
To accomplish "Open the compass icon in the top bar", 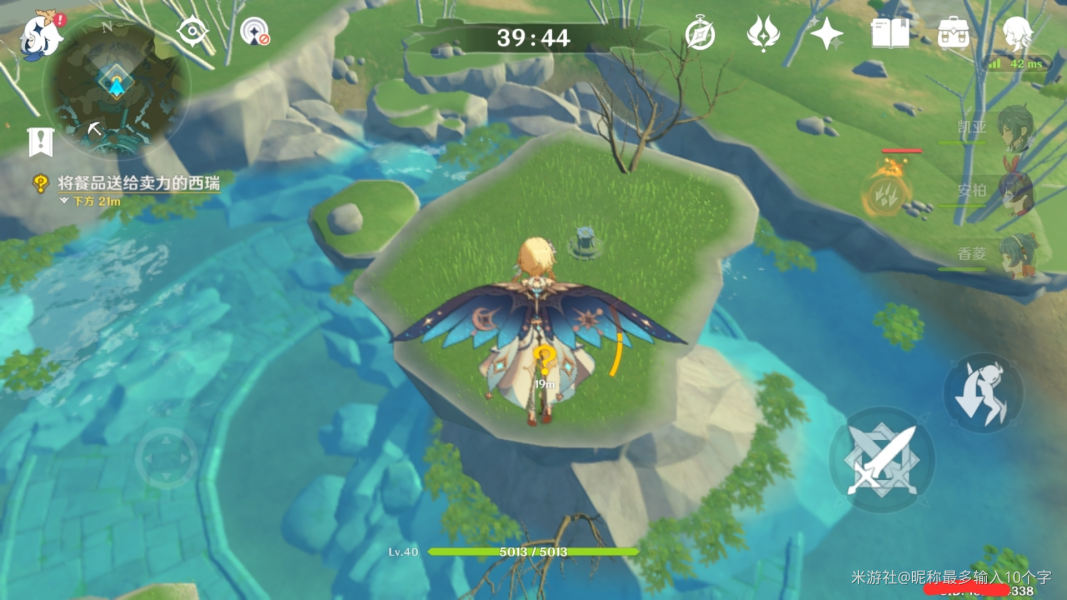I will pos(700,34).
